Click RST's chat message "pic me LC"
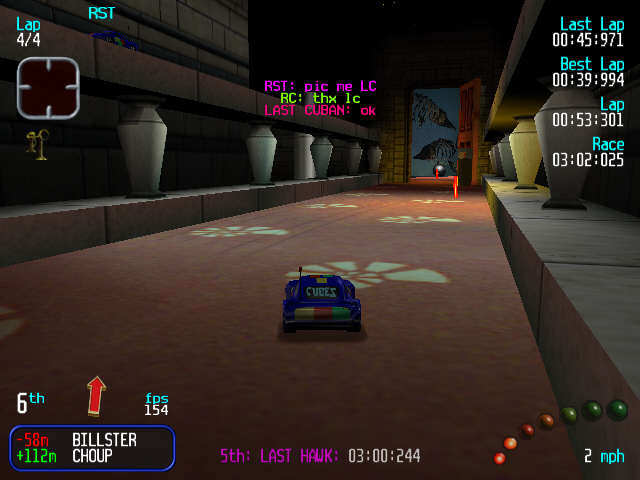Screen dimensions: 640x480 pyautogui.click(x=320, y=86)
